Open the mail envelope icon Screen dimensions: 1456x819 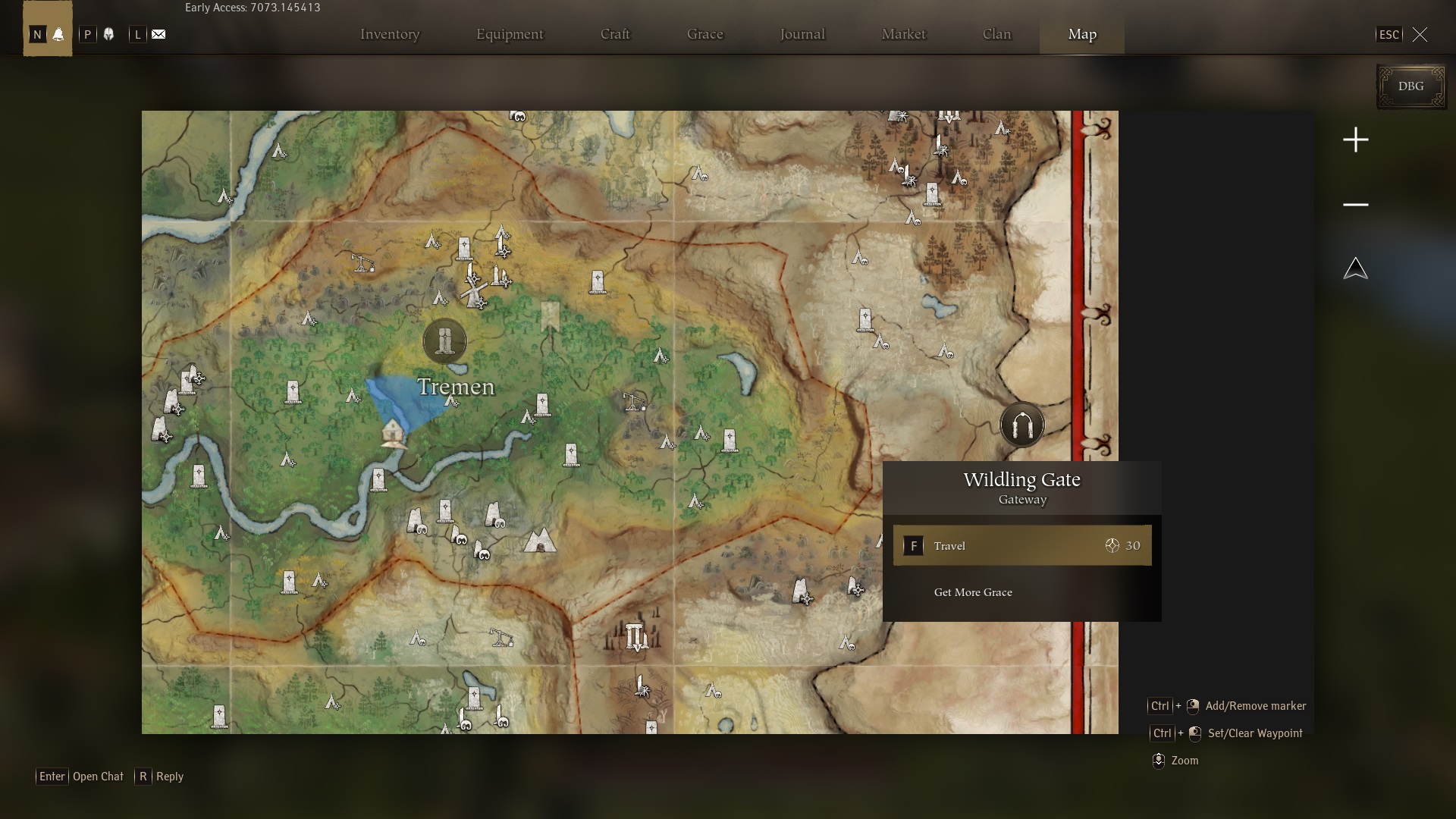[158, 34]
